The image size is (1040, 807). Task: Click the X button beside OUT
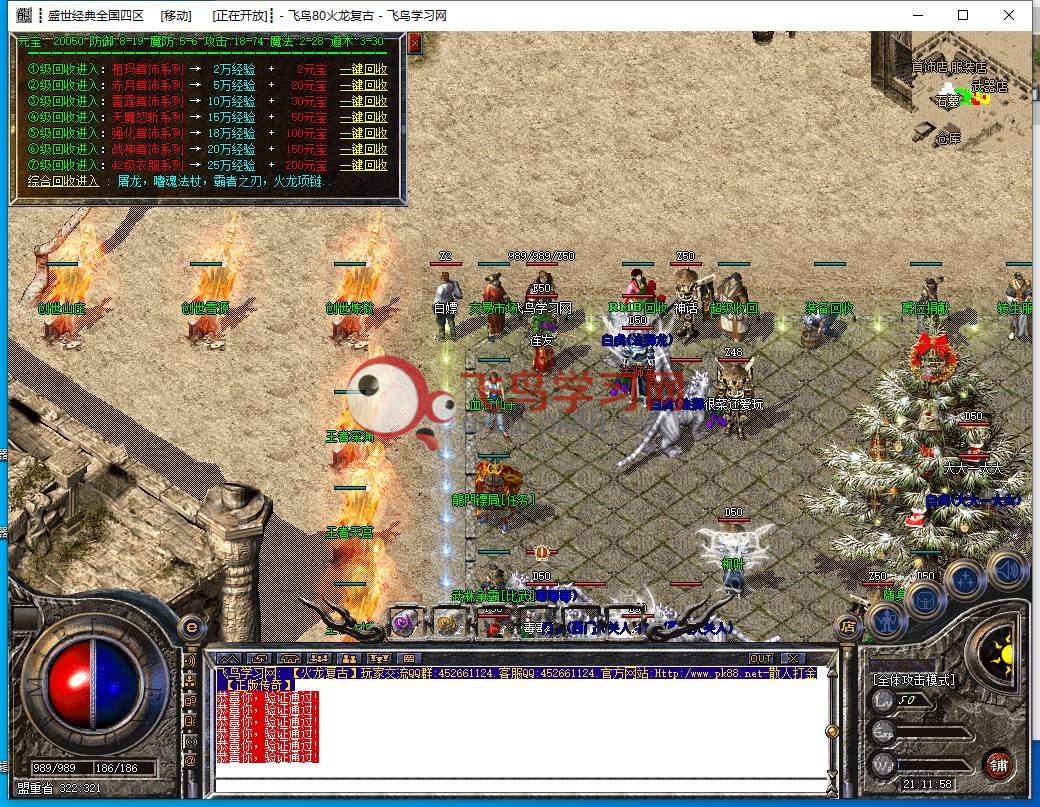tap(793, 658)
